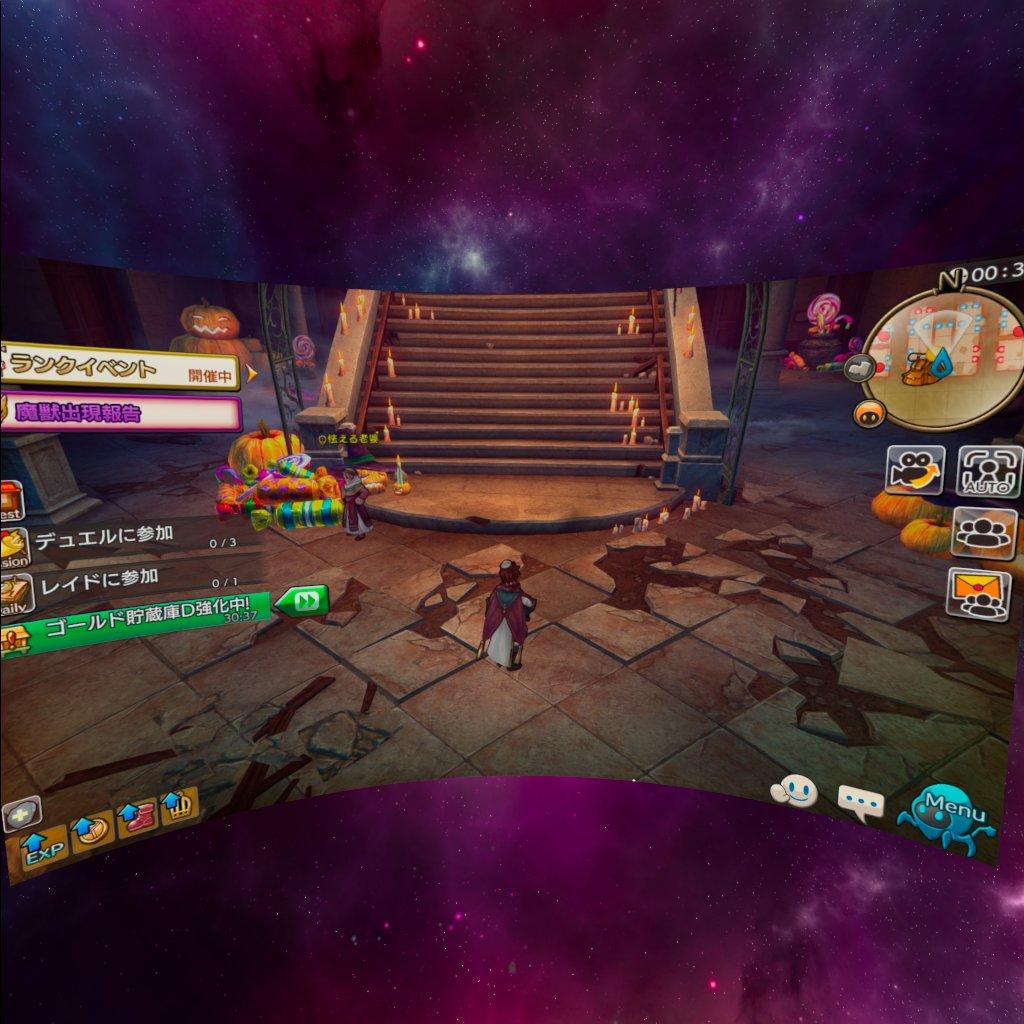Switch the camera view mode
The height and width of the screenshot is (1024, 1024).
pos(915,469)
